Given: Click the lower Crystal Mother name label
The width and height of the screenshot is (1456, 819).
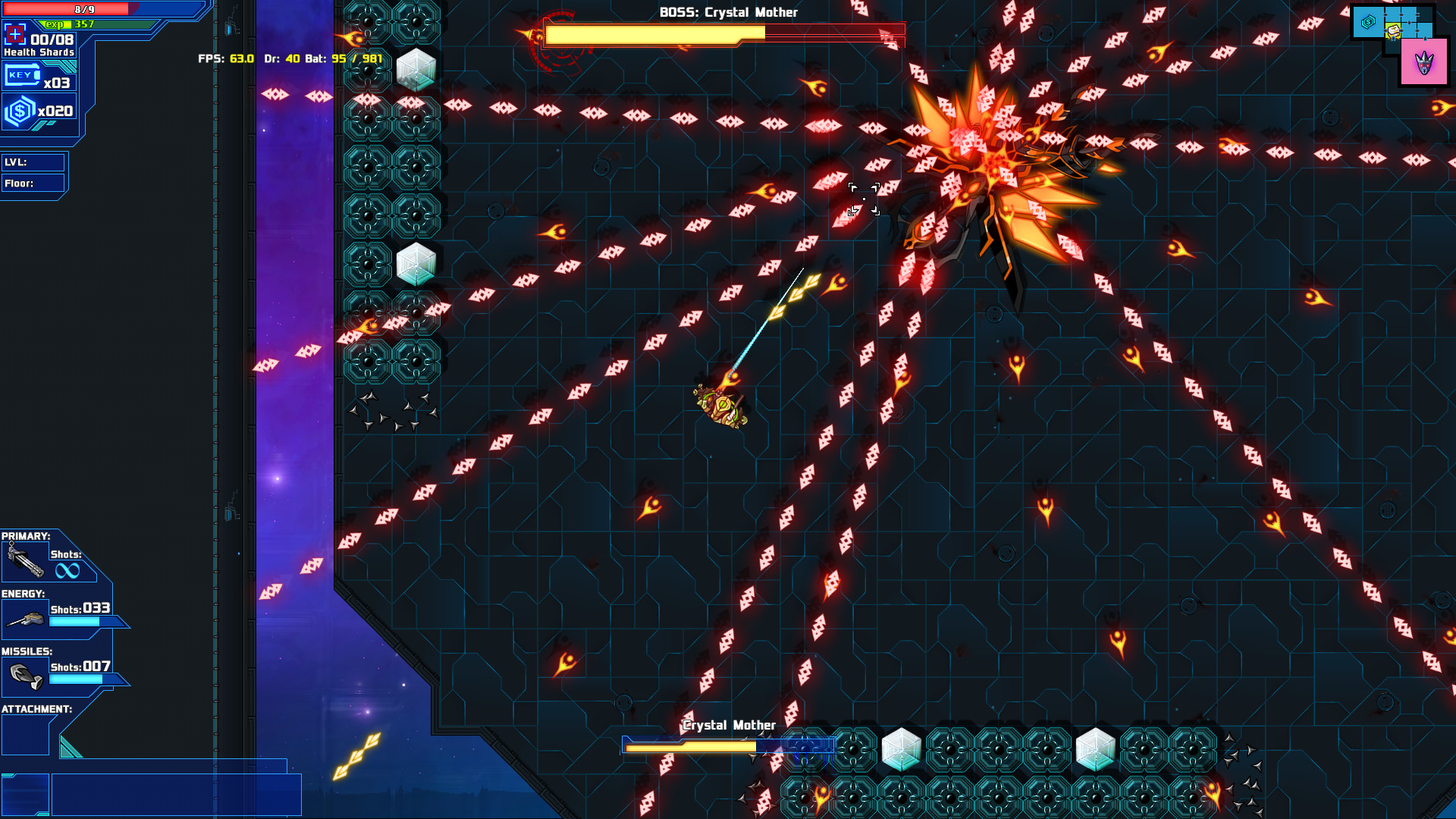Looking at the screenshot, I should click(729, 725).
